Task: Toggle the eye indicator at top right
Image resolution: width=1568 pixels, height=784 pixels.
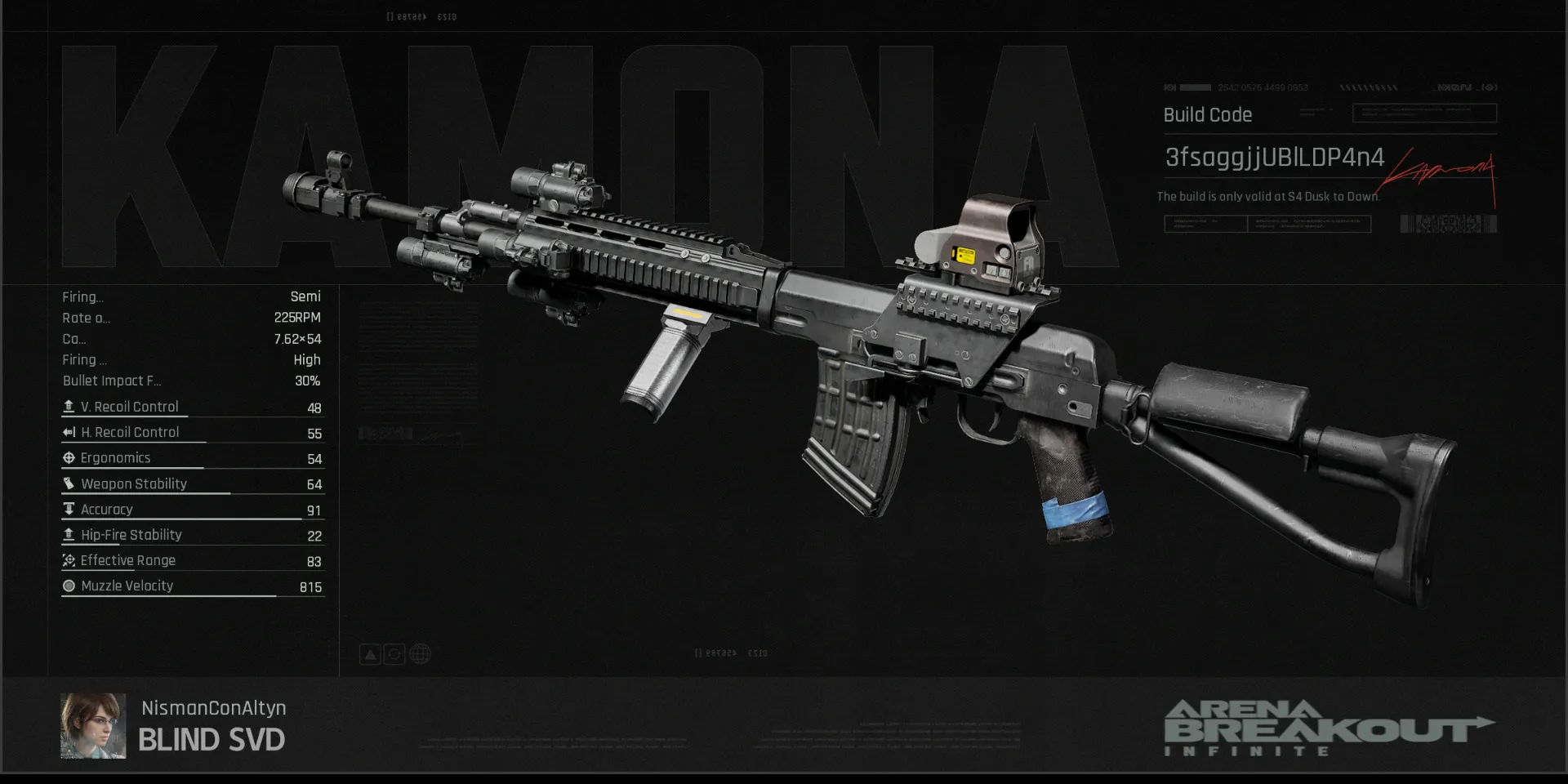Action: point(1489,87)
